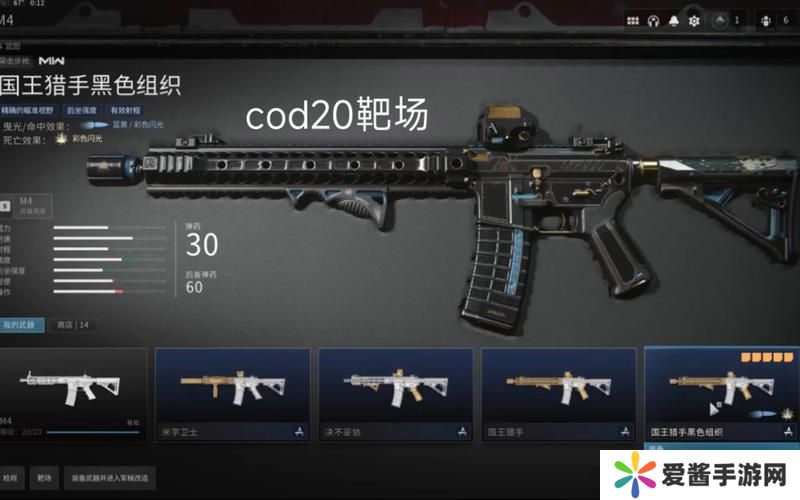800x500 pixels.
Task: Equip weapon and enter the gunsmith
Action: [x=111, y=477]
